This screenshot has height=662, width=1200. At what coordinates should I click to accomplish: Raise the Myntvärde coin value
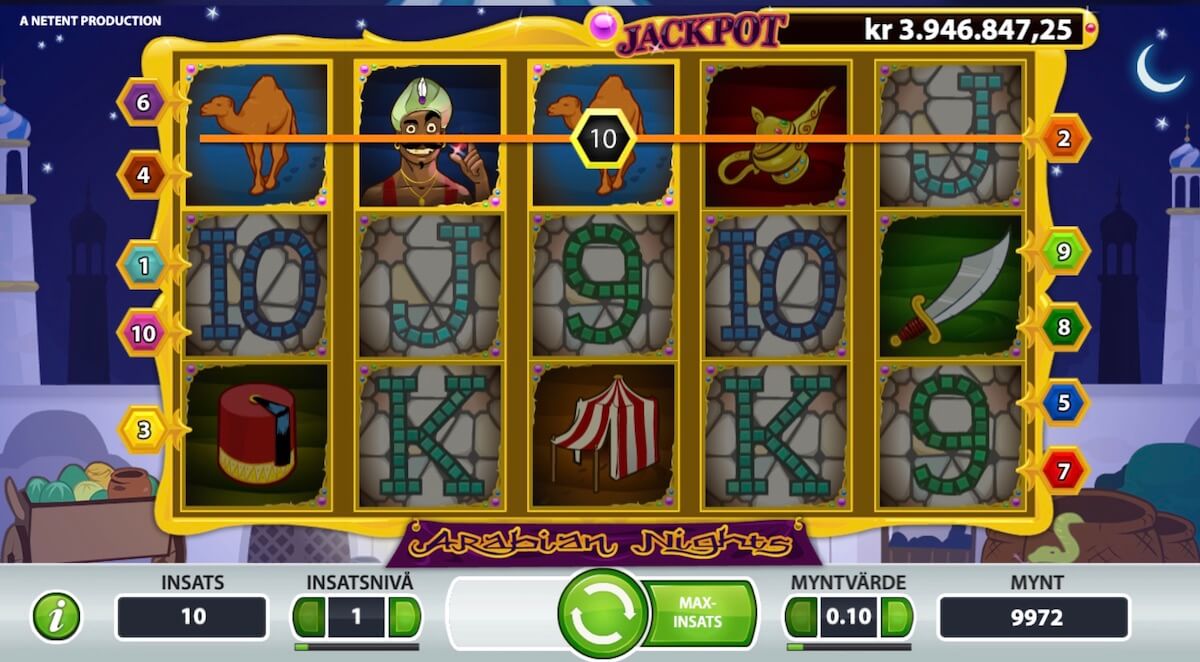(x=896, y=617)
